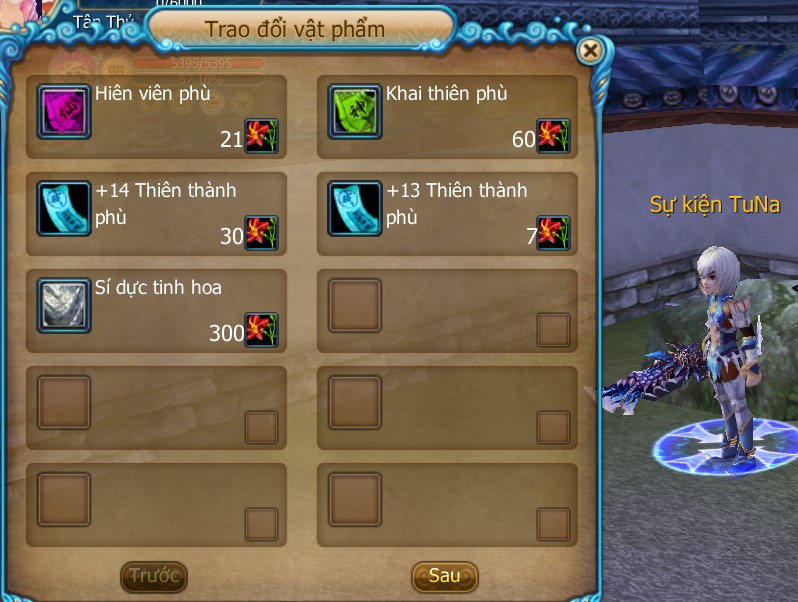Click the red flower cost icon for Sí dực tinh hoa

point(262,330)
